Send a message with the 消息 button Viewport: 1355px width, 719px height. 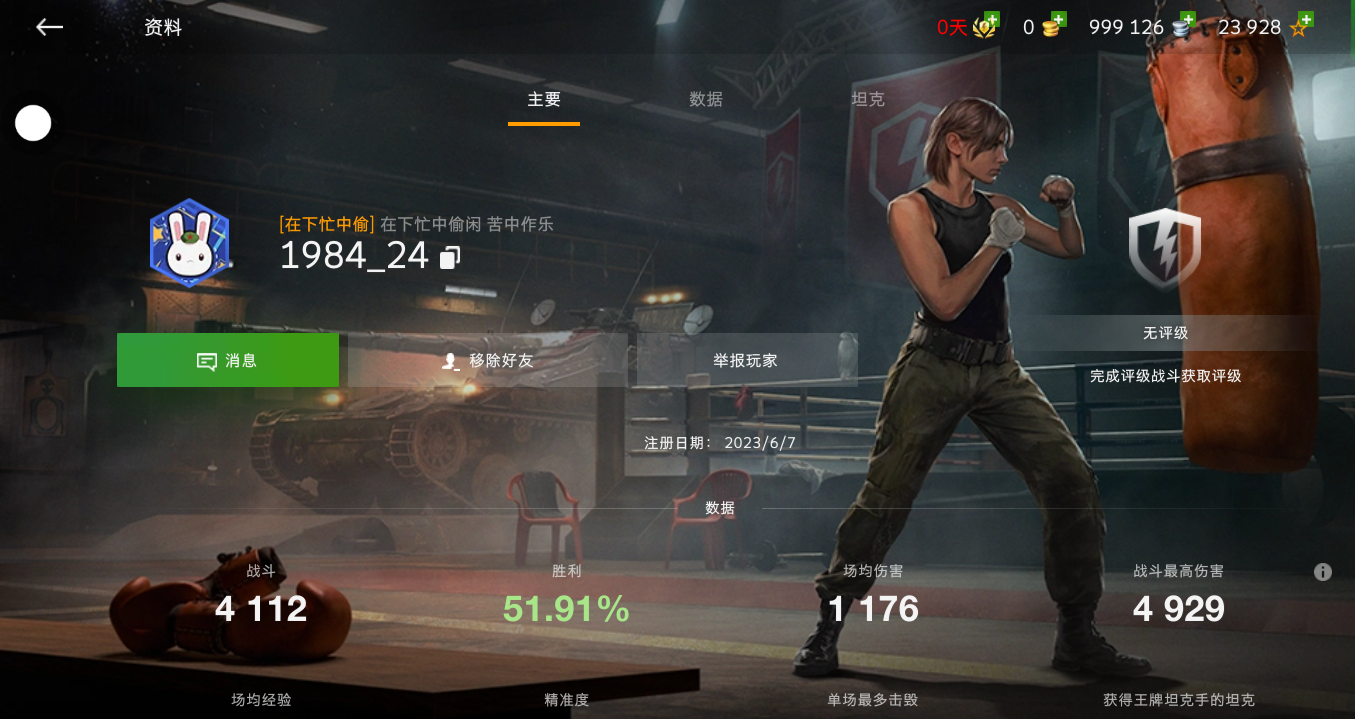pos(228,361)
